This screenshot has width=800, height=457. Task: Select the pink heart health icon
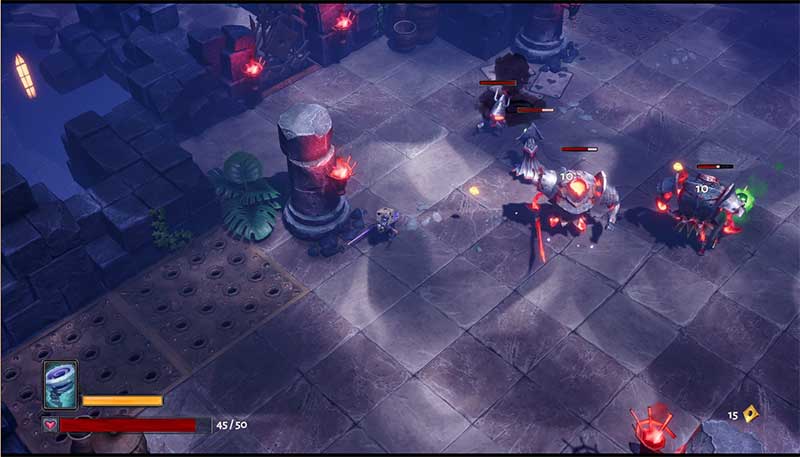49,425
